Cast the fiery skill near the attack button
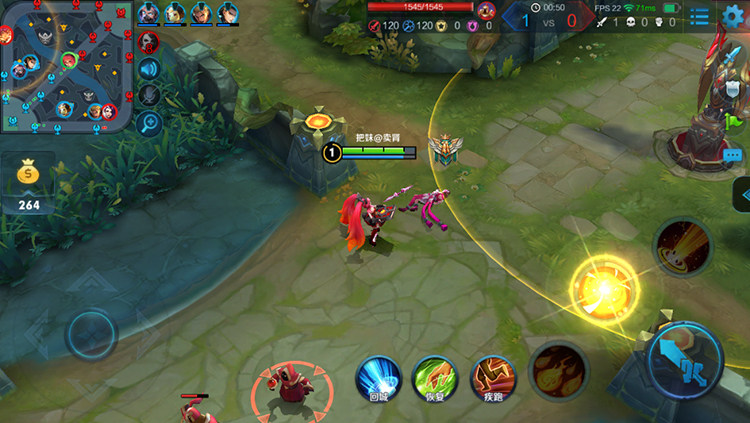Screen dimensions: 750x423 tap(558, 370)
